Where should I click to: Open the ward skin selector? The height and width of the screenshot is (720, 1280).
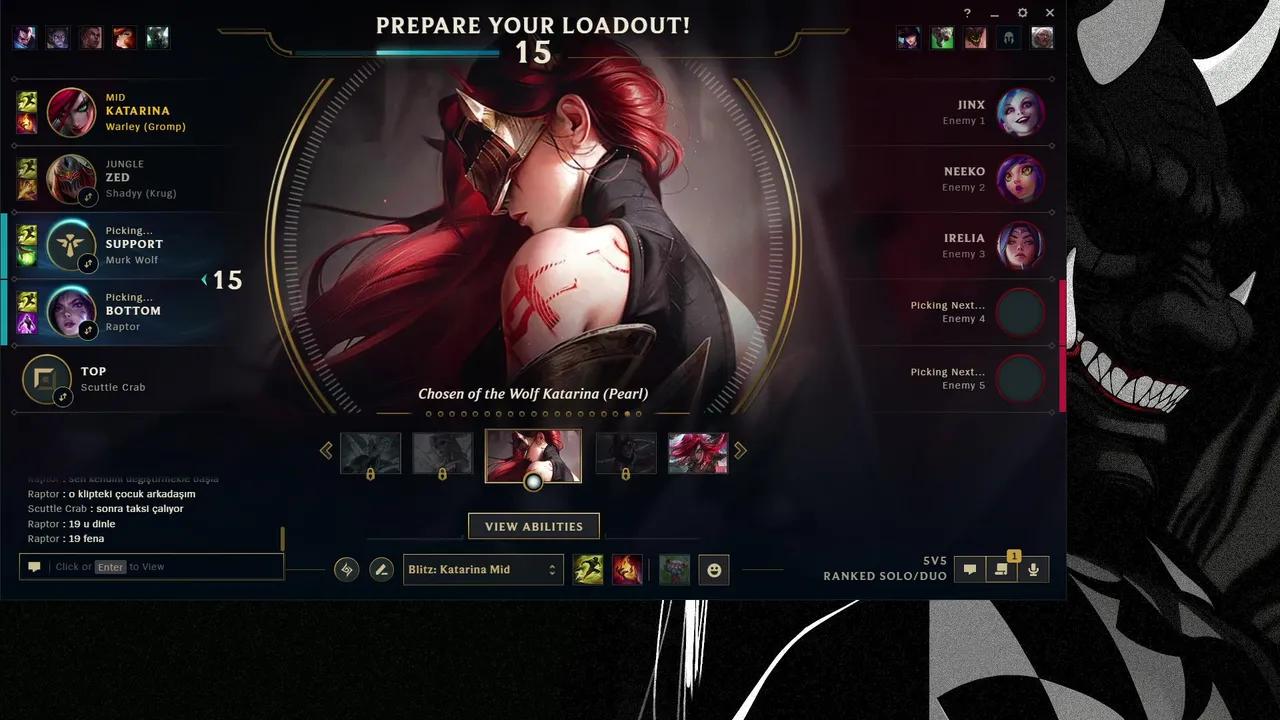tap(675, 570)
